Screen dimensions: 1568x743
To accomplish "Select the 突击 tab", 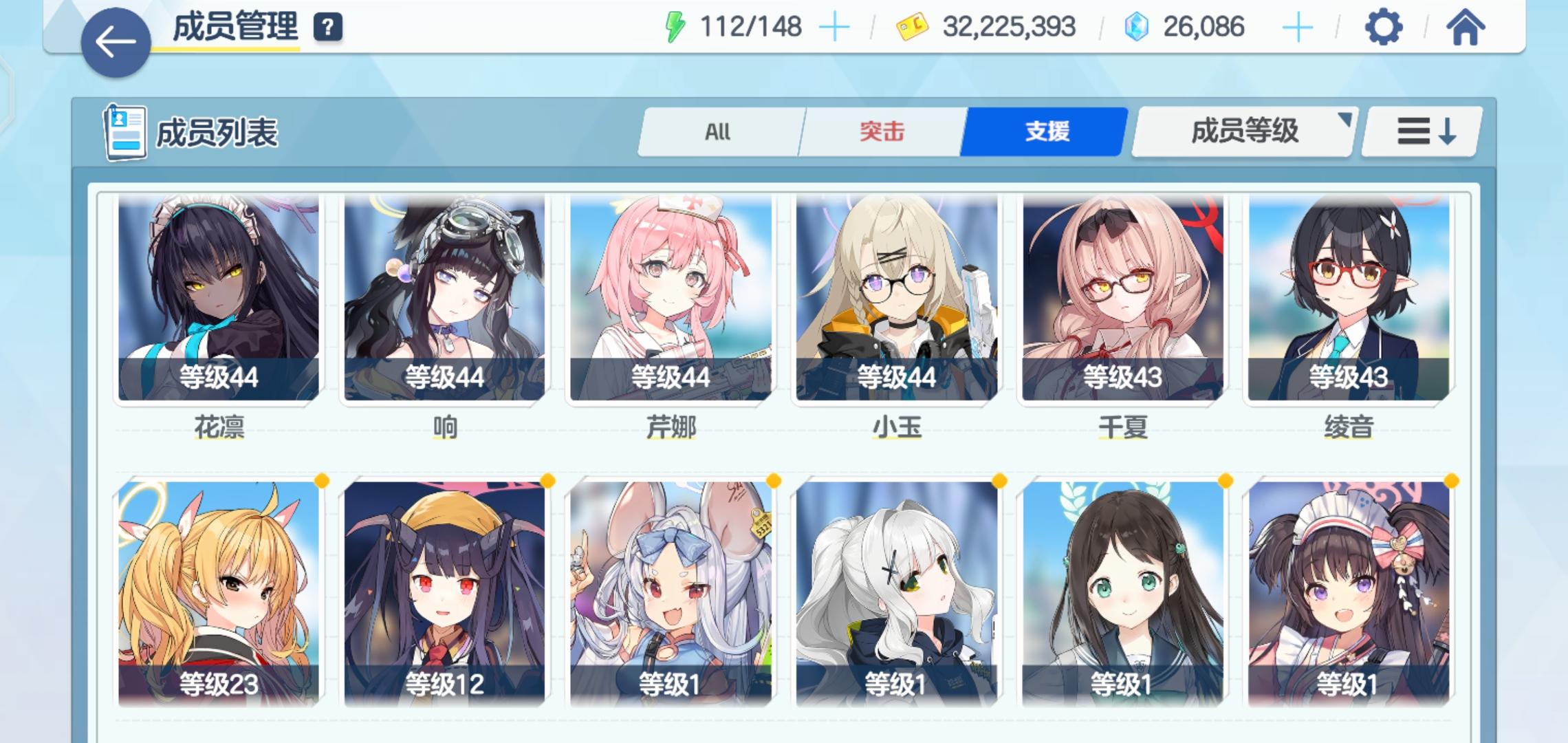I will click(x=882, y=132).
